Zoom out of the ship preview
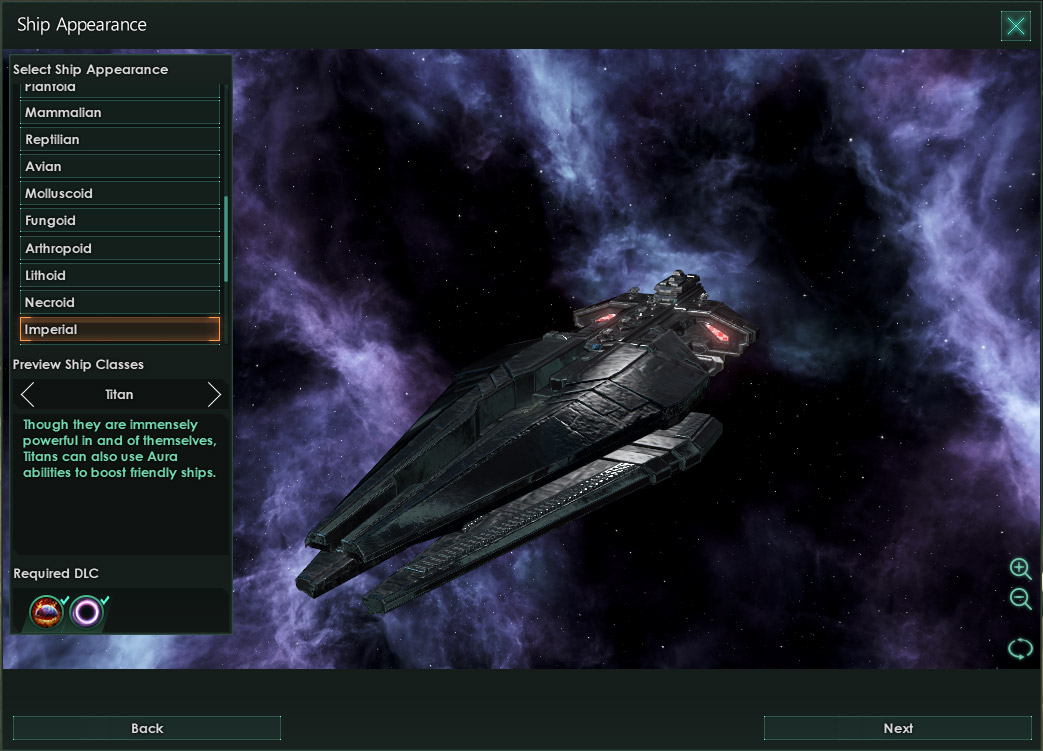Image resolution: width=1043 pixels, height=751 pixels. tap(1020, 599)
